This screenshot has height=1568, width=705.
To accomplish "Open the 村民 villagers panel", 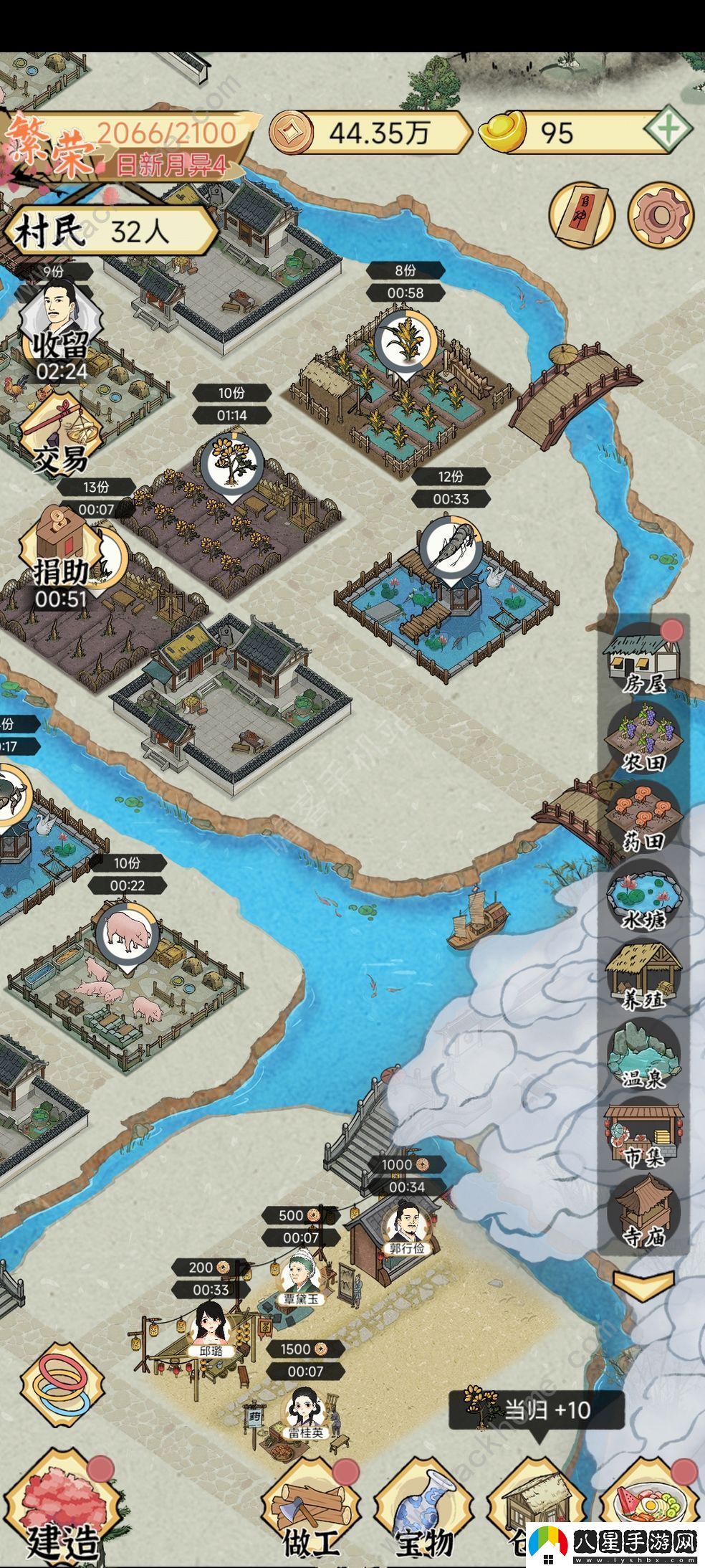I will (107, 232).
